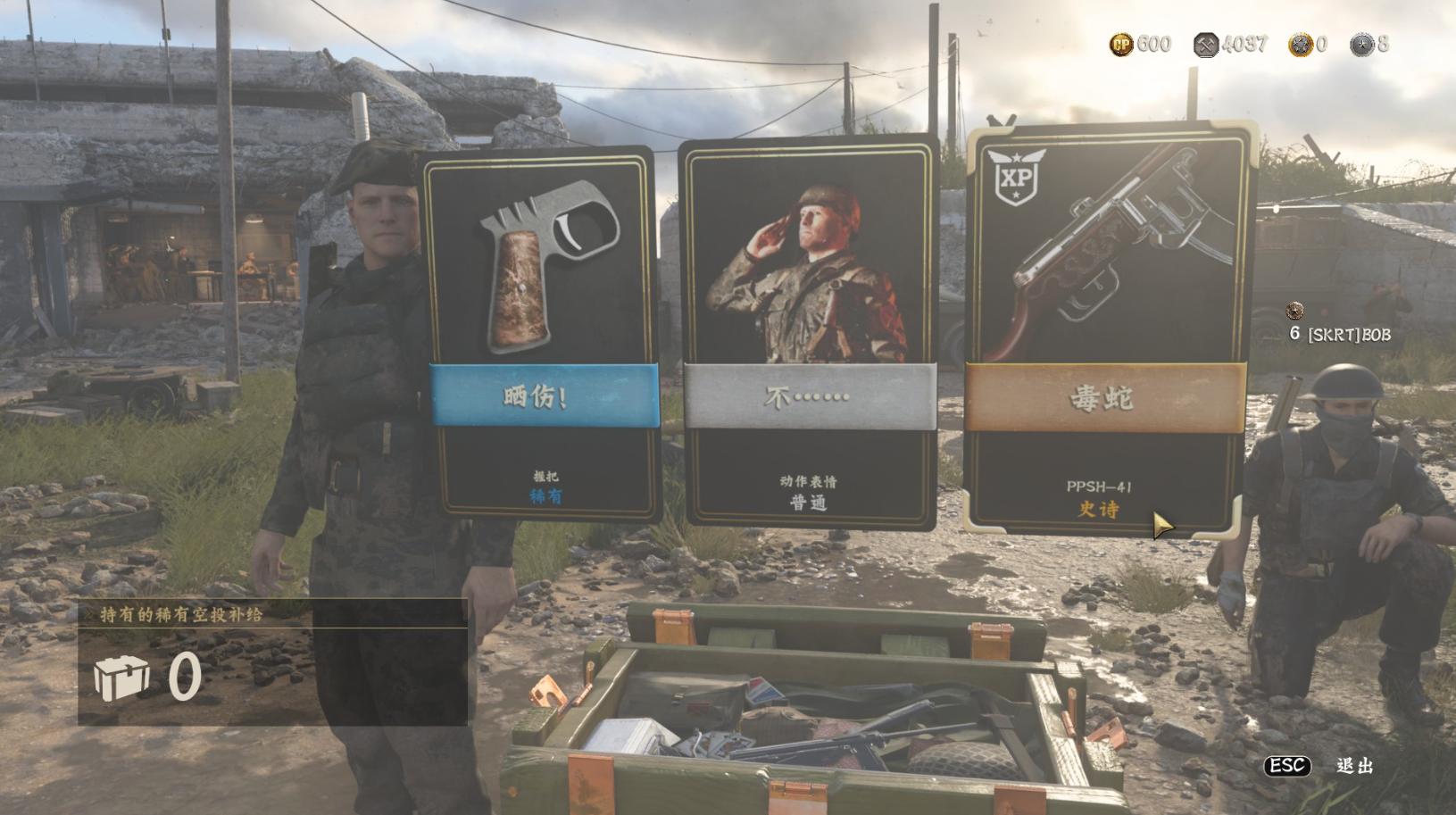Open the 持有的稀有空投补给 supply drop panel
The height and width of the screenshot is (815, 1456).
(x=272, y=662)
